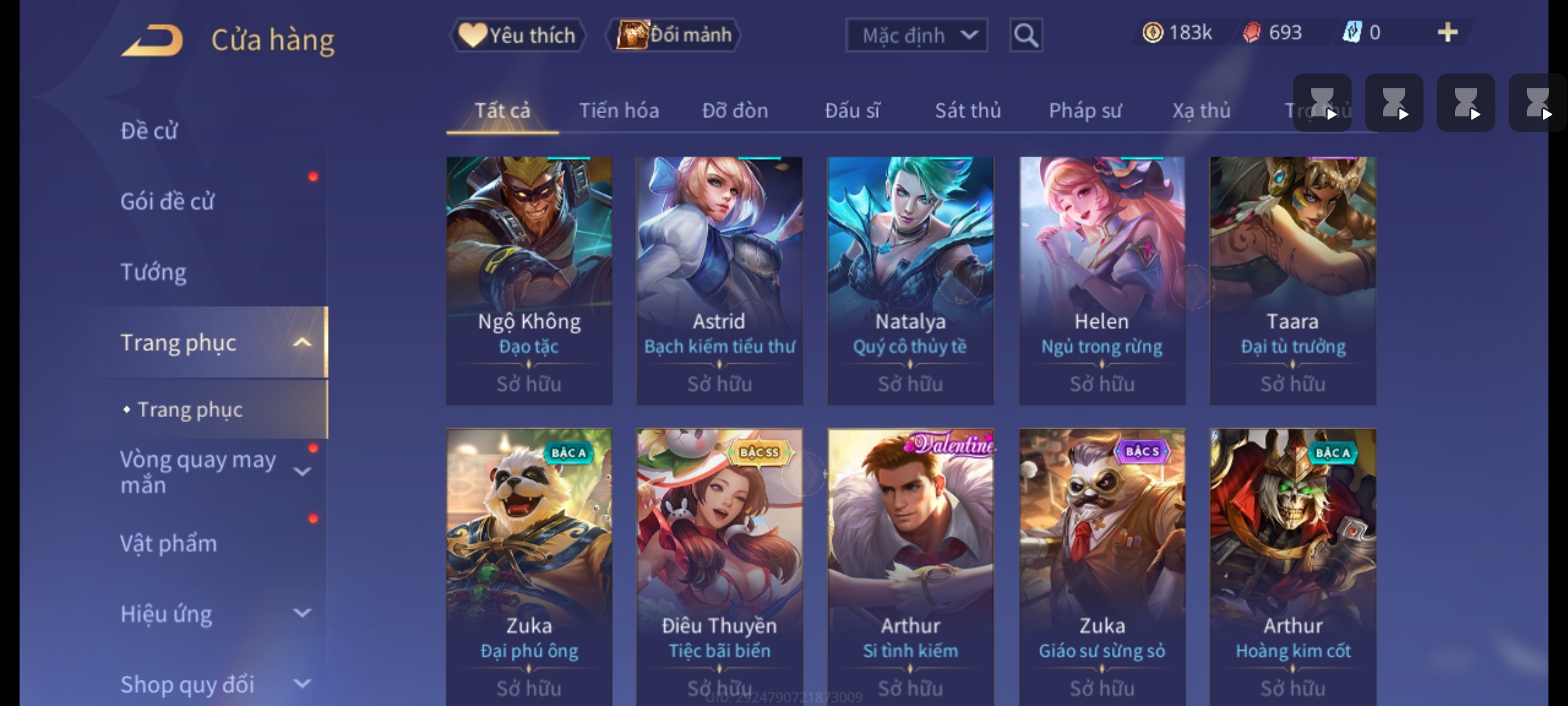Select the Đấu sĩ category tab
Viewport: 1568px width, 706px height.
852,110
